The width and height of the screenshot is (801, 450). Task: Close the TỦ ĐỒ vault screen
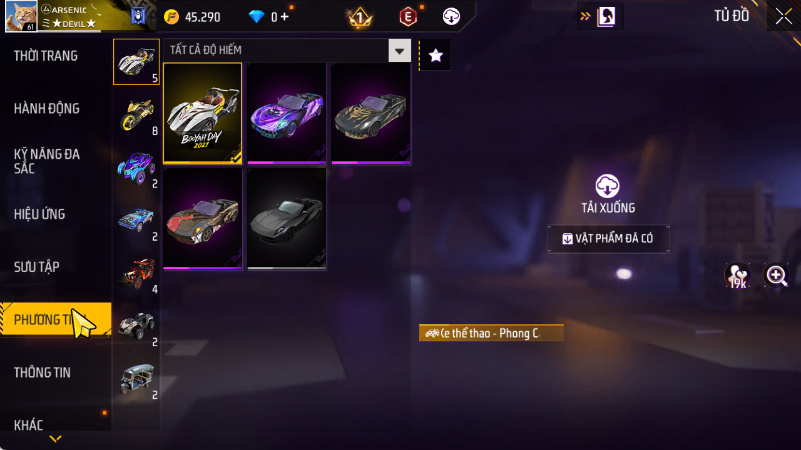[x=783, y=16]
